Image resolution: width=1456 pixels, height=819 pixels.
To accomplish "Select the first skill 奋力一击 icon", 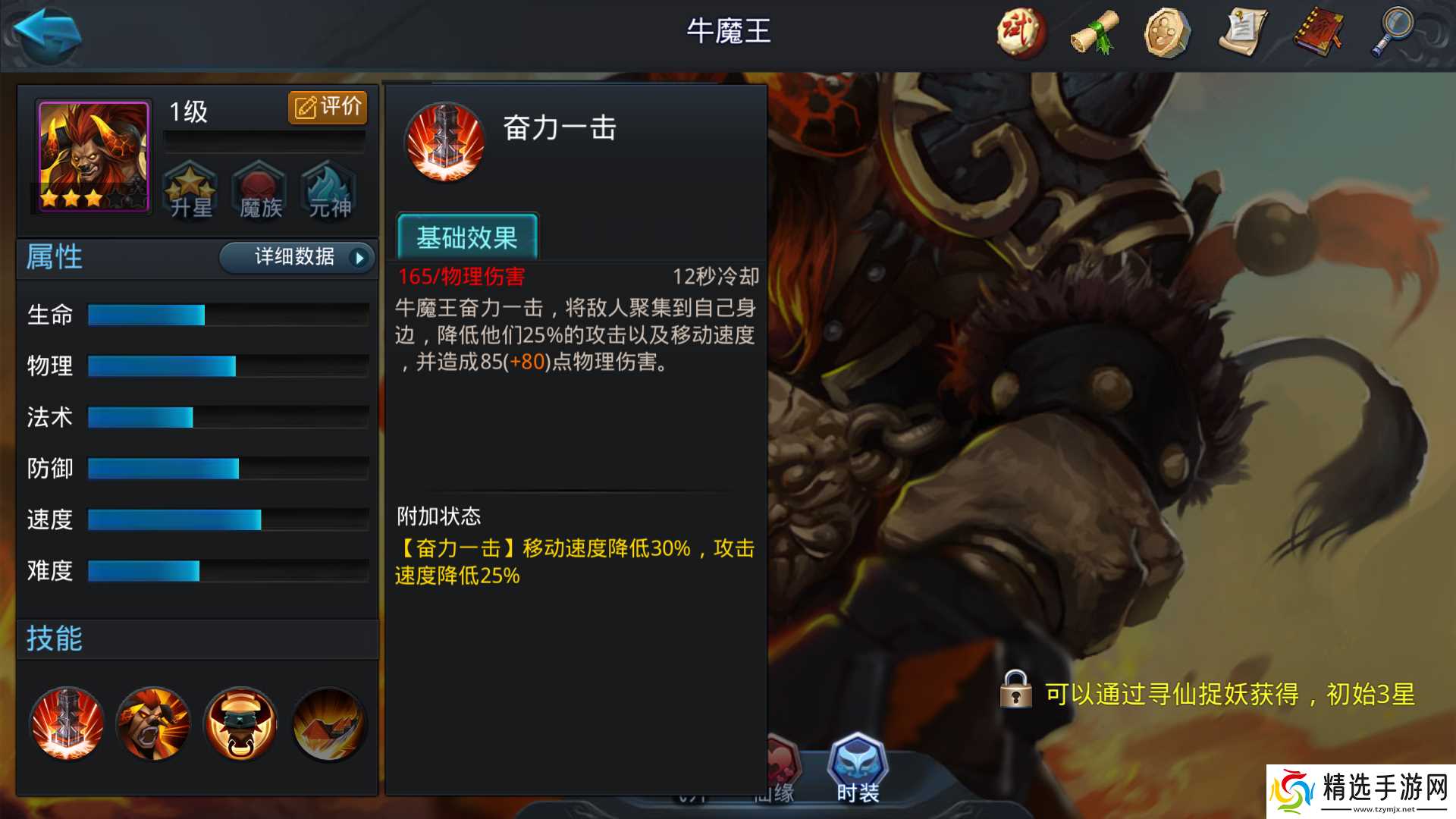I will [67, 724].
